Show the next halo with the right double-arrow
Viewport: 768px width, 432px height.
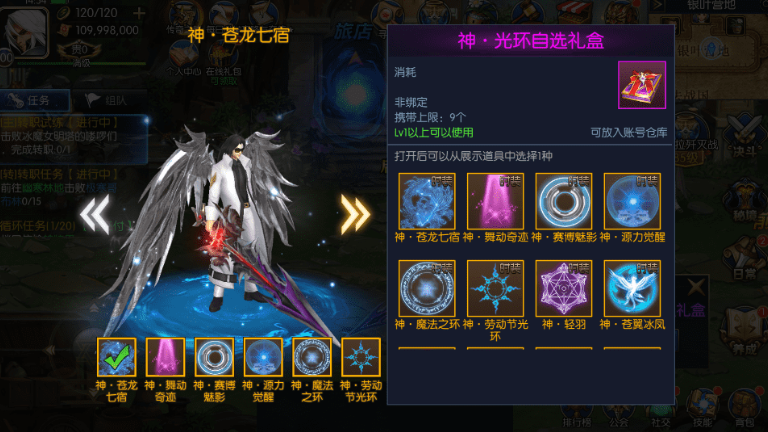(355, 213)
